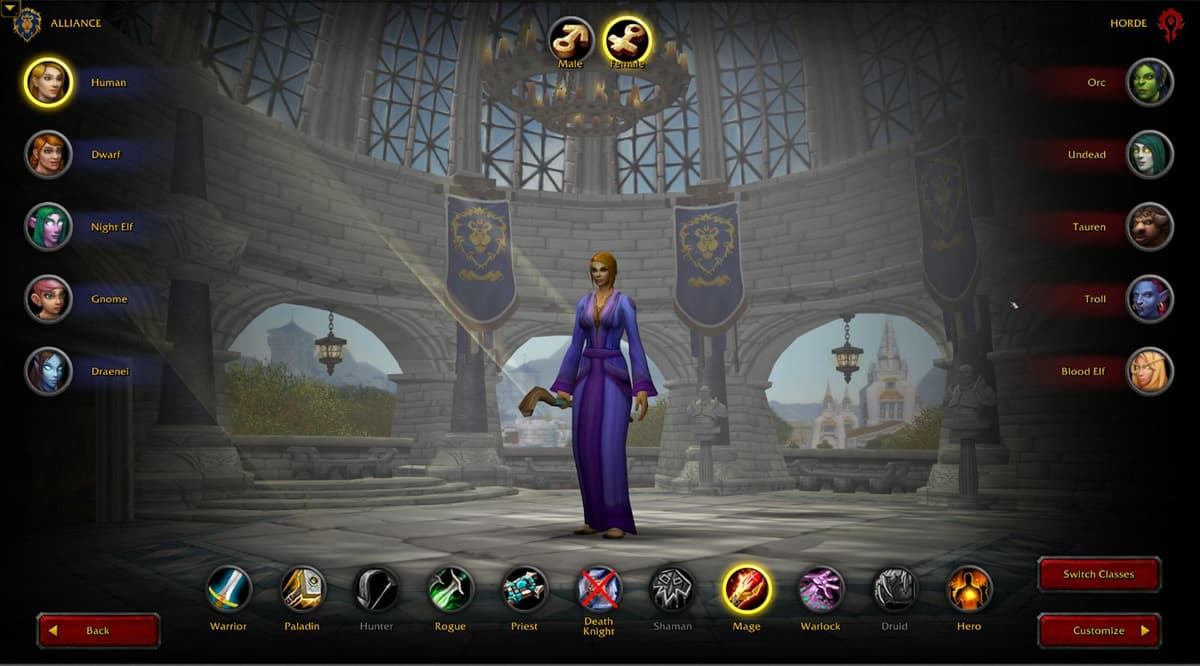The image size is (1200, 666).
Task: Select the Gnome race portrait
Action: (x=48, y=299)
